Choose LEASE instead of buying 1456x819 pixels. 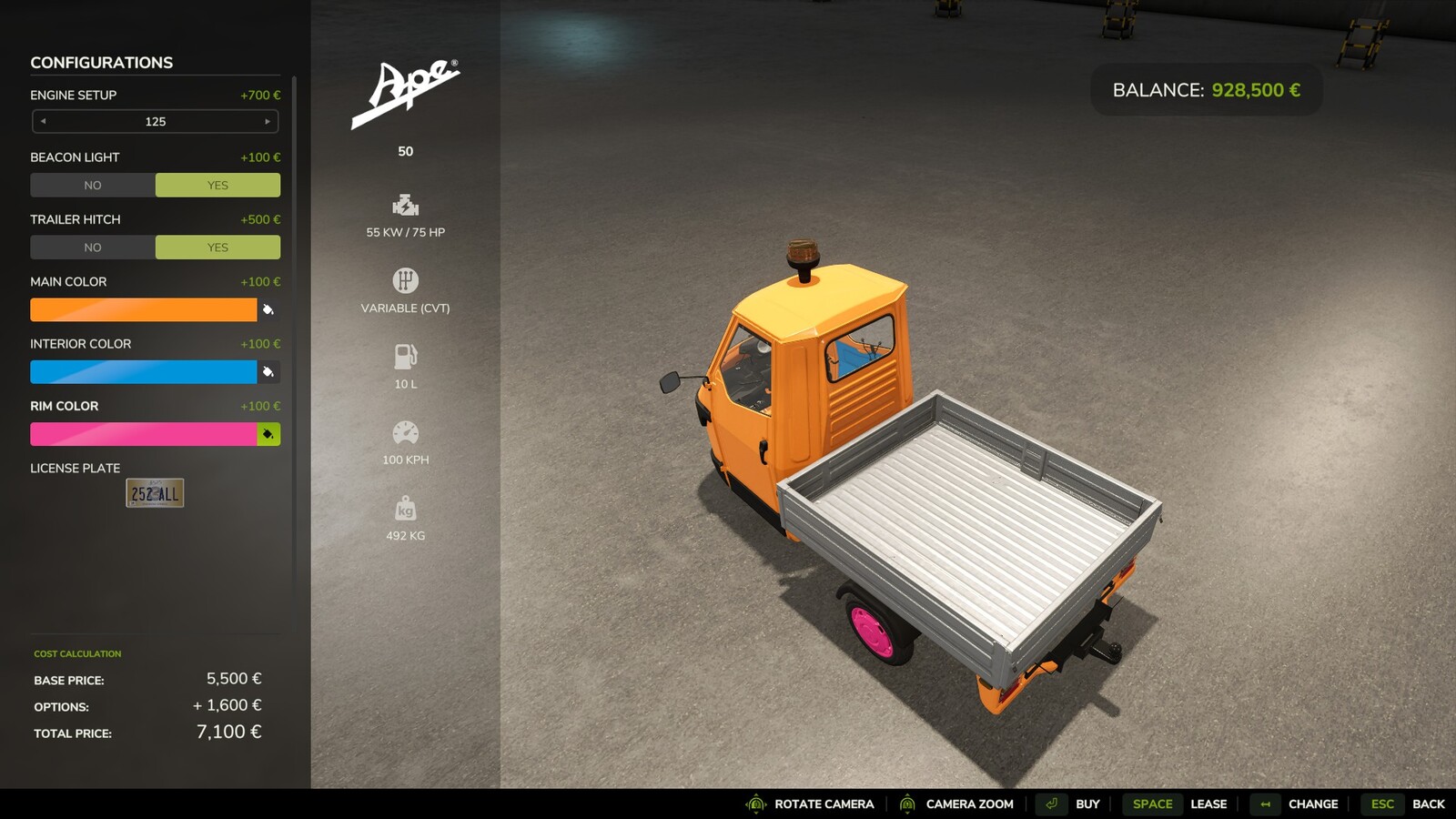click(1208, 804)
